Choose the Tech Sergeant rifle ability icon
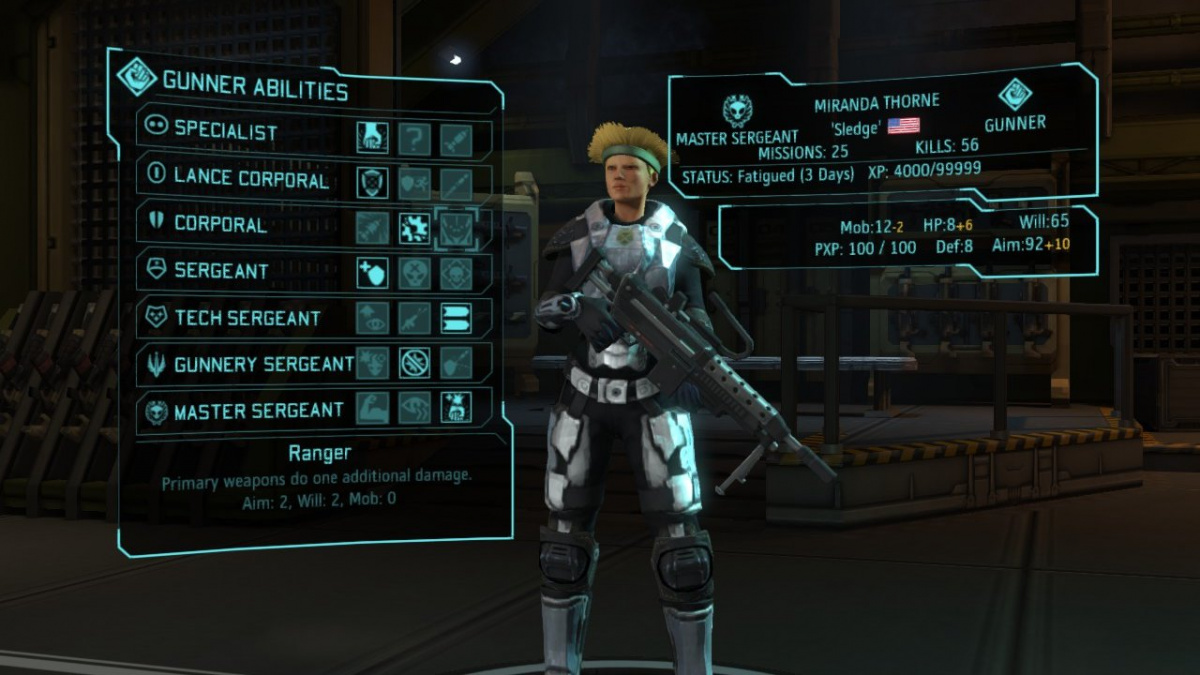The width and height of the screenshot is (1200, 675). pos(415,318)
